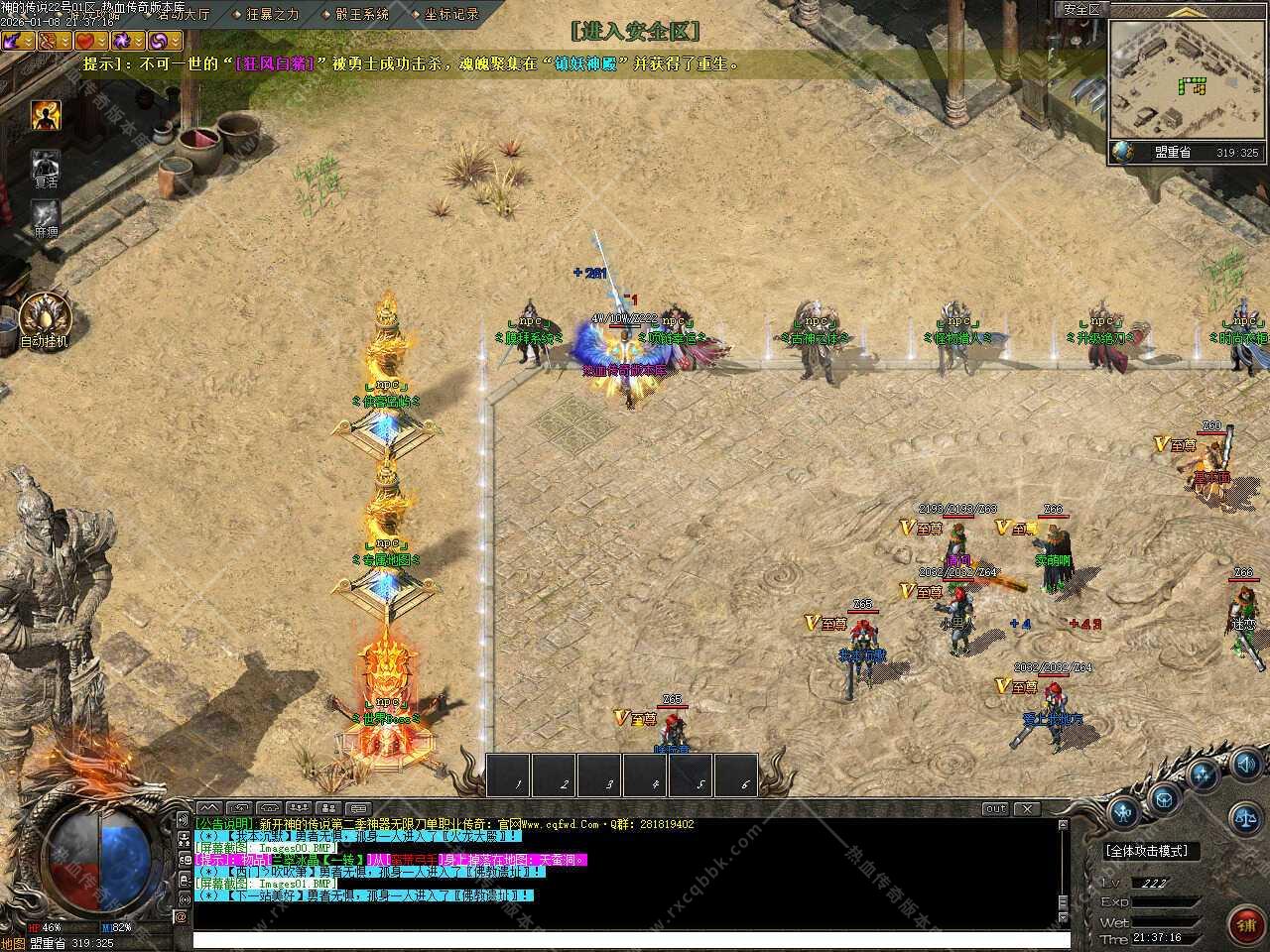Activate the 麻痹 paralysis skill icon
The height and width of the screenshot is (952, 1270).
click(x=46, y=214)
